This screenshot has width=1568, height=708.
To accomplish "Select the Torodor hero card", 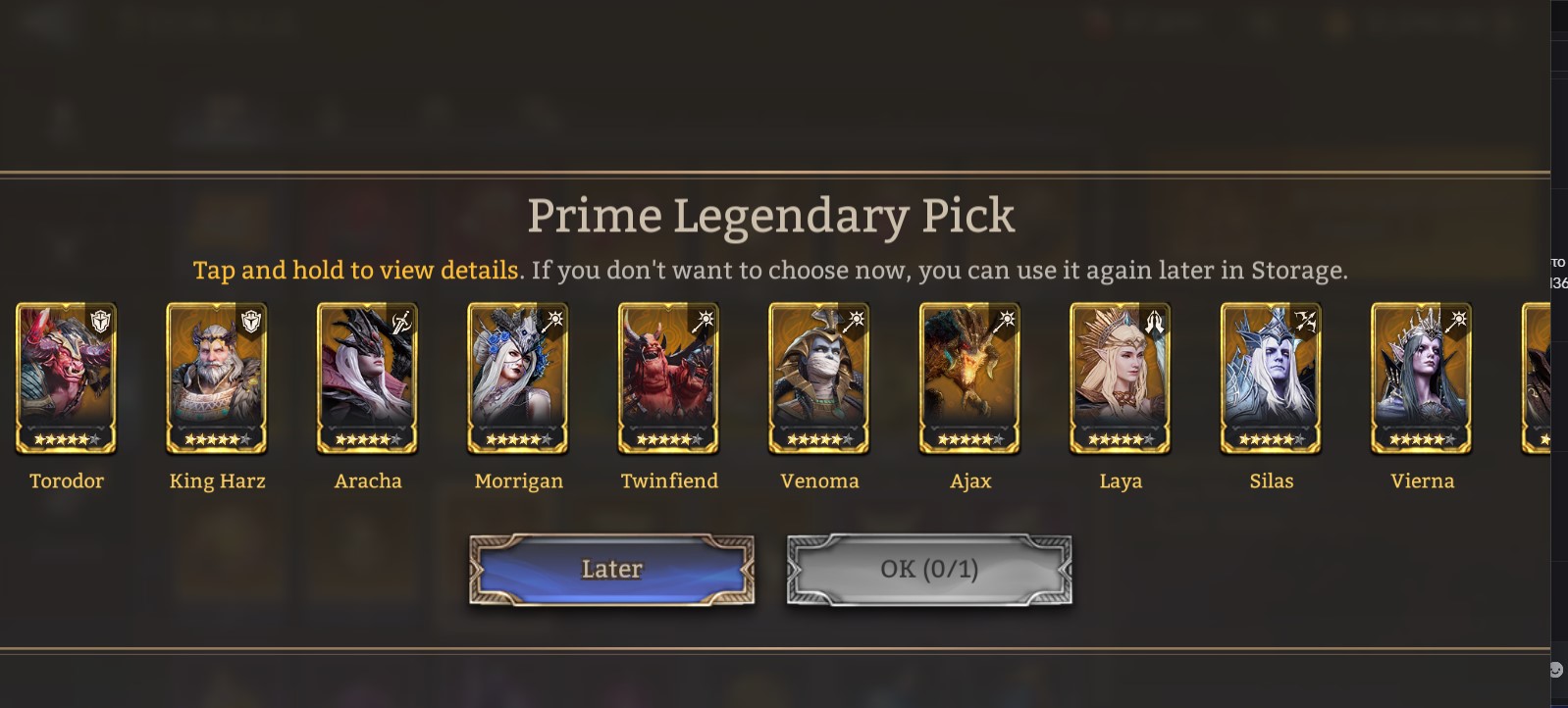I will tap(66, 378).
